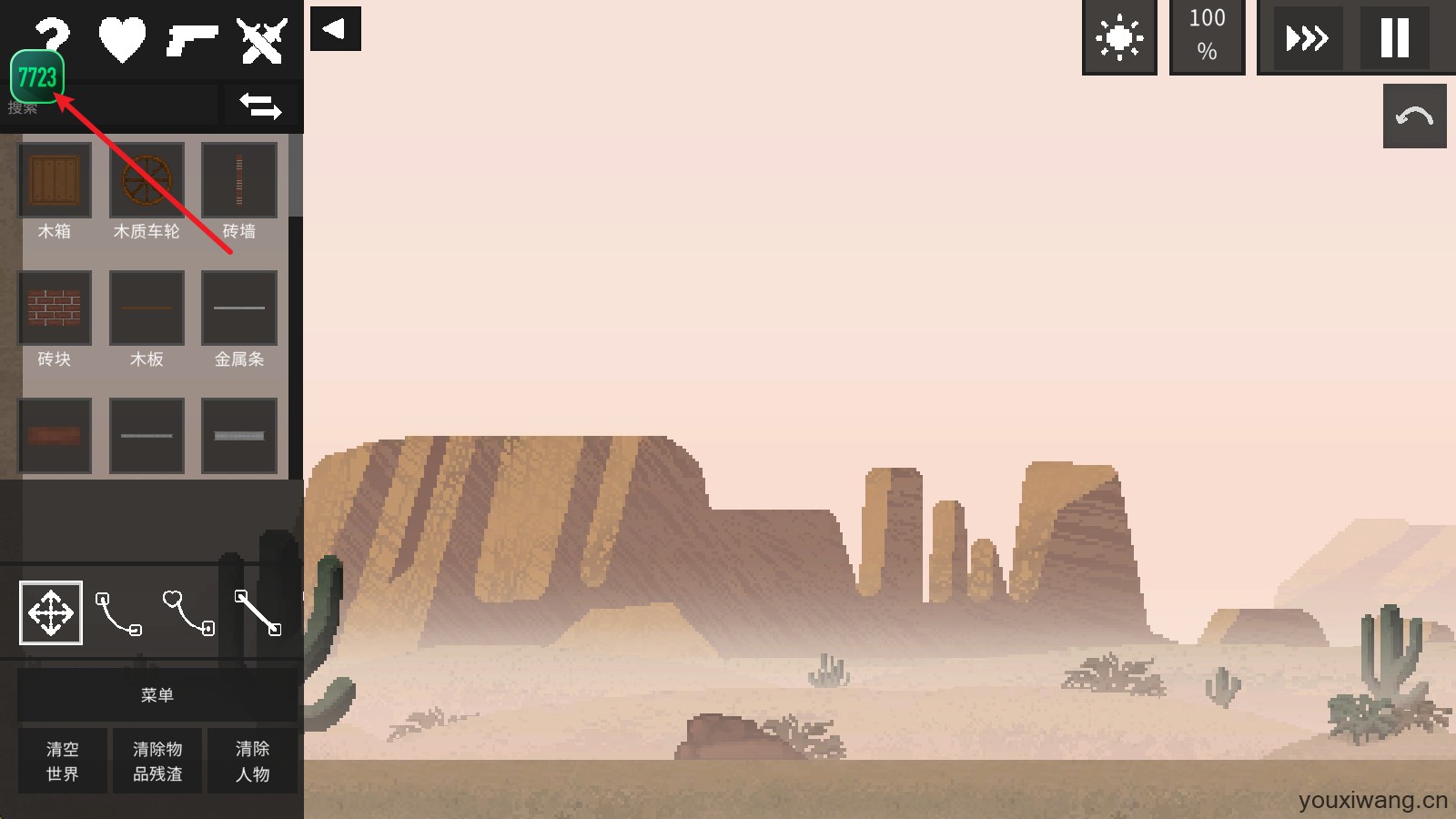Undo the last action
This screenshot has width=1456, height=819.
[1414, 116]
